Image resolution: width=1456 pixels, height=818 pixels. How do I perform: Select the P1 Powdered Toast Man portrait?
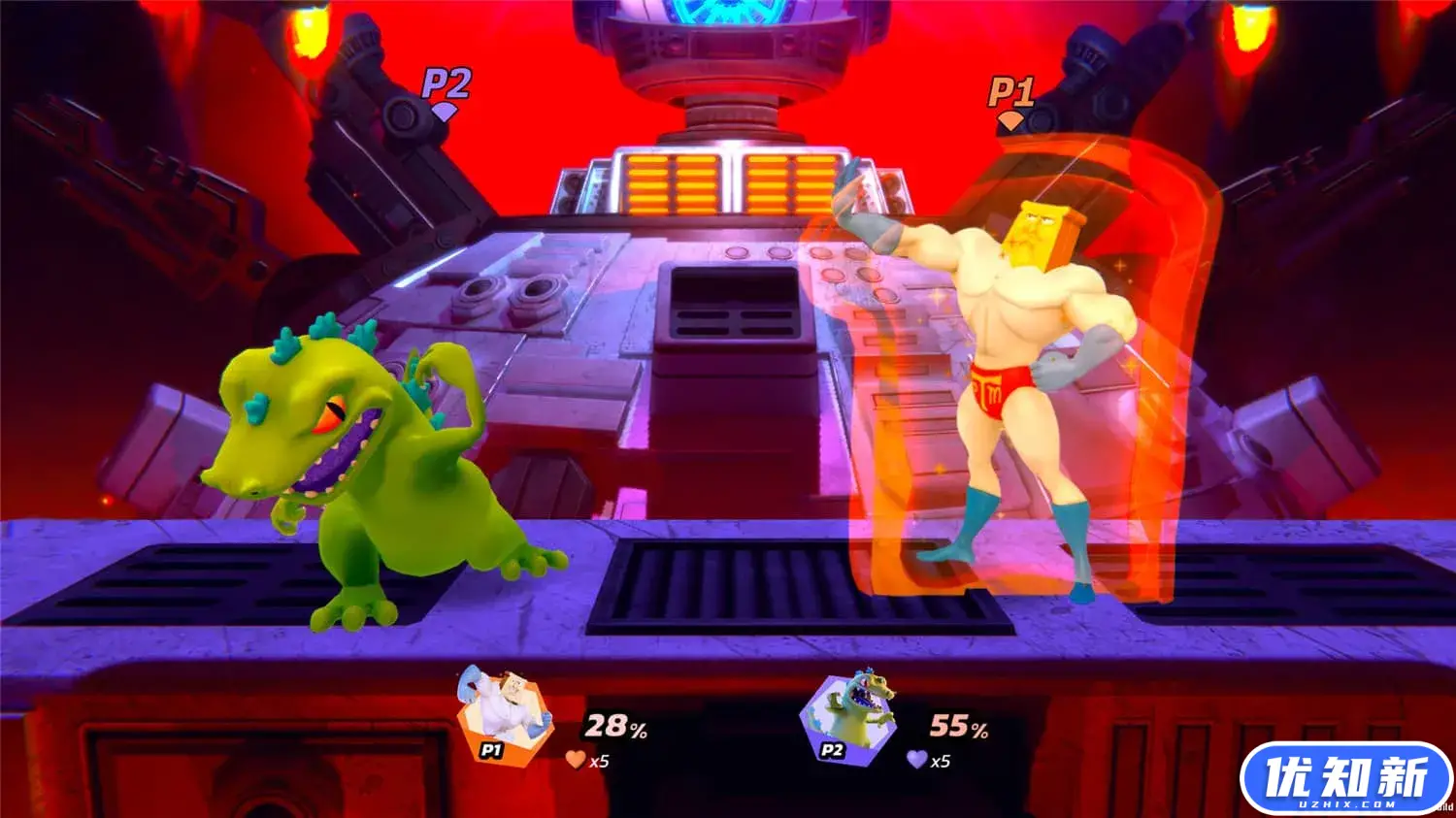pos(505,715)
